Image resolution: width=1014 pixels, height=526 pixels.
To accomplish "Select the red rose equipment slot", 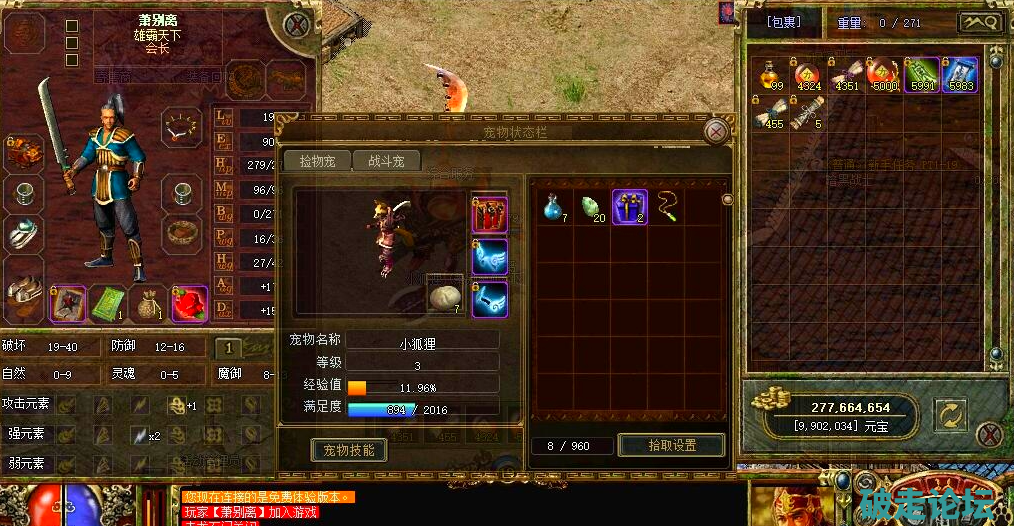I will click(188, 303).
